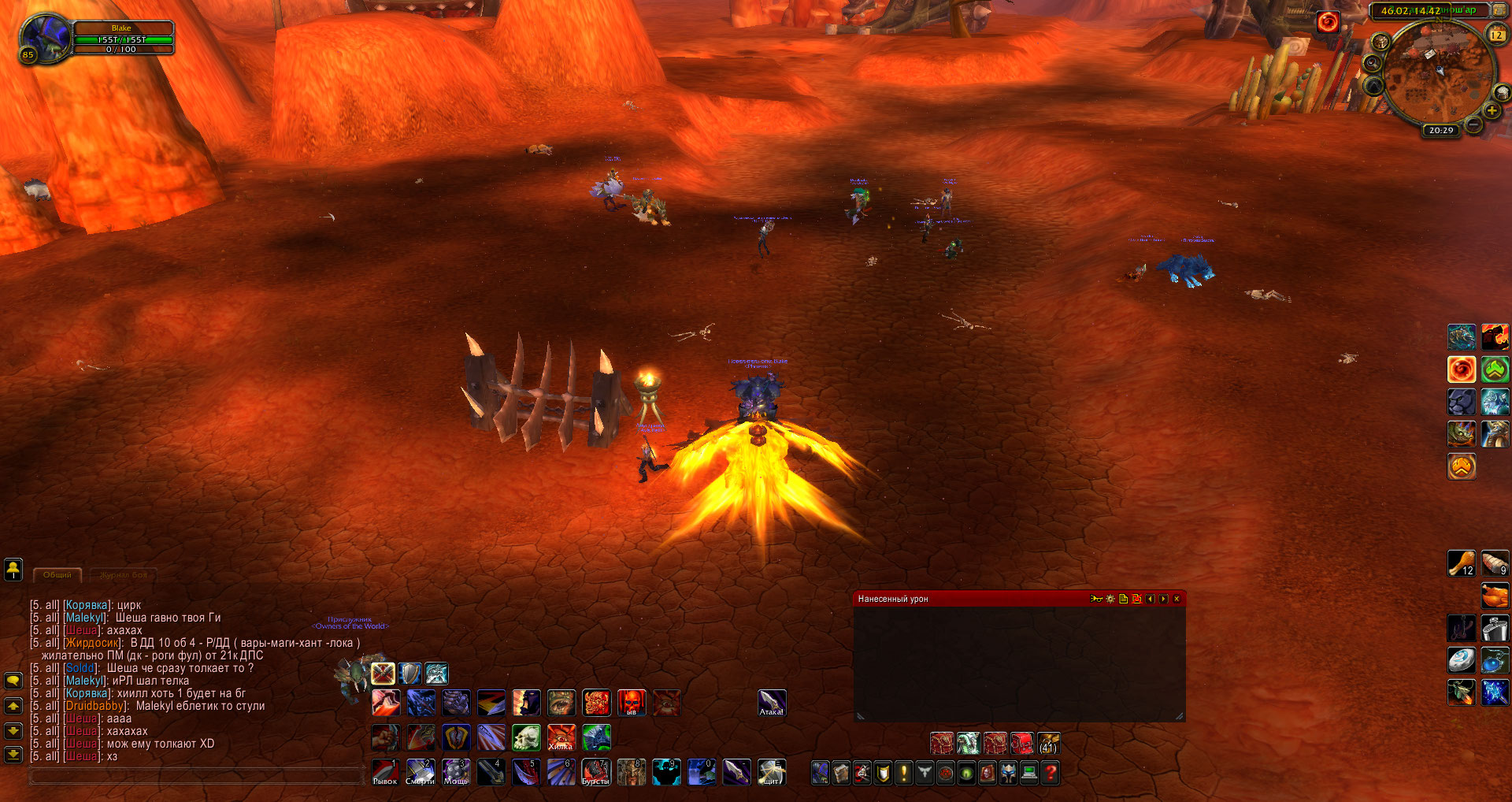Zoom in the minimap
The height and width of the screenshot is (802, 1512).
(1492, 111)
